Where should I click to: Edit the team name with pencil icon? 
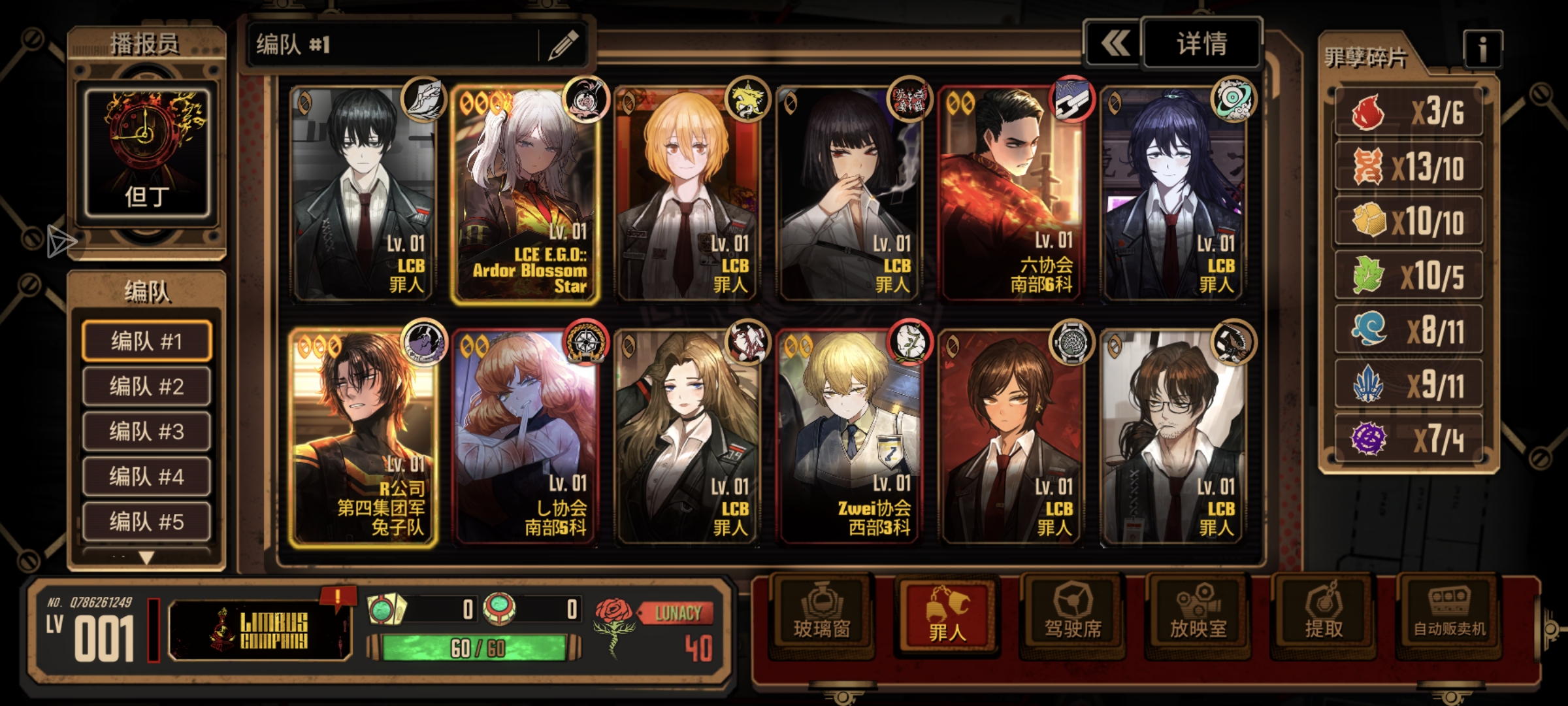point(563,44)
